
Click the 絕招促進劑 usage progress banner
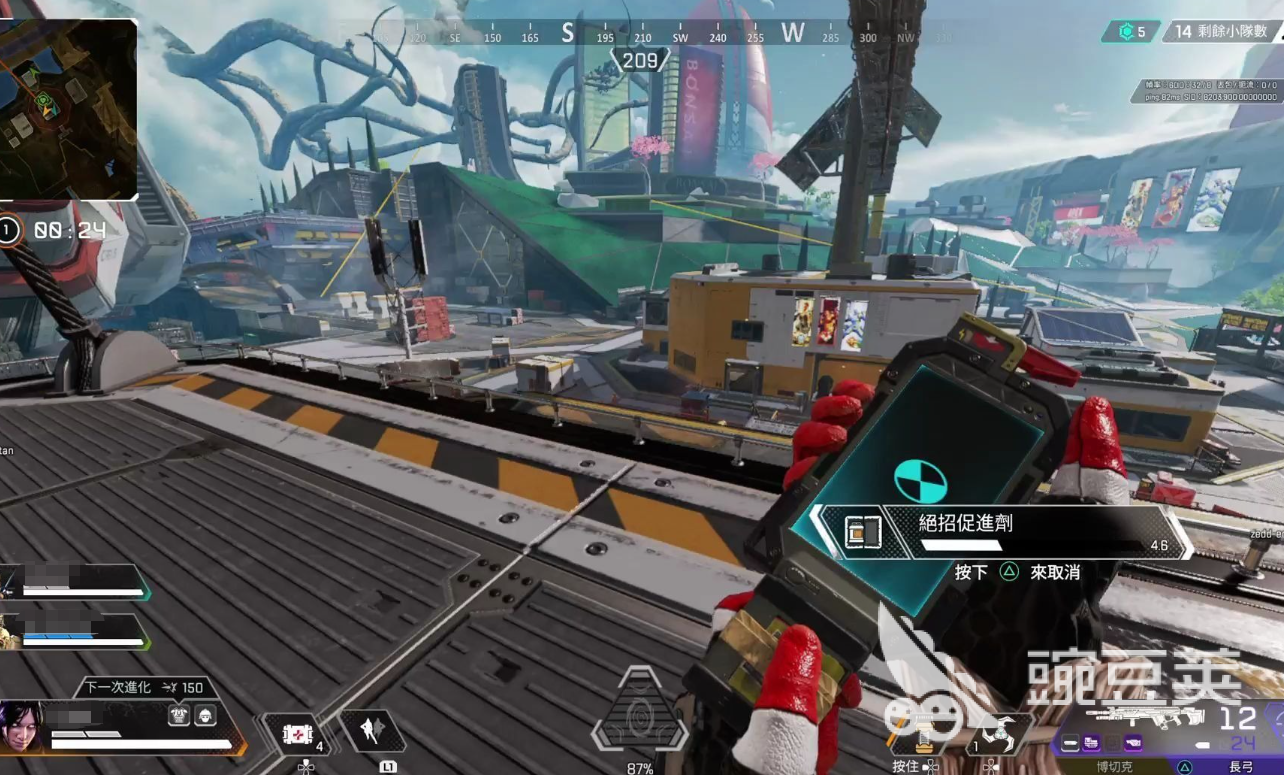tap(1000, 531)
